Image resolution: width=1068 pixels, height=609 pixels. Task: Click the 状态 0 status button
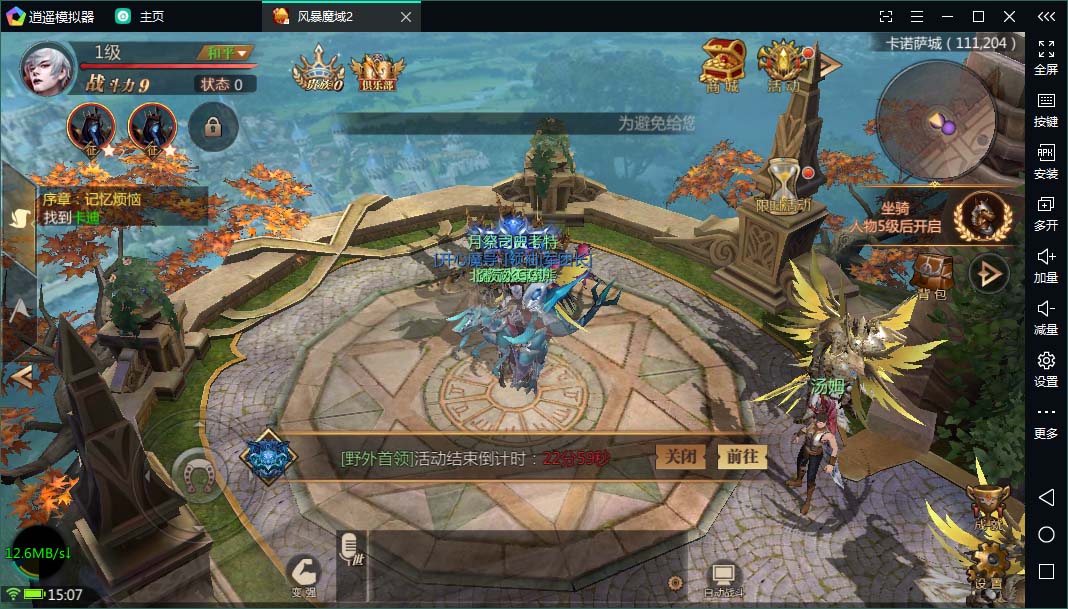click(x=222, y=84)
